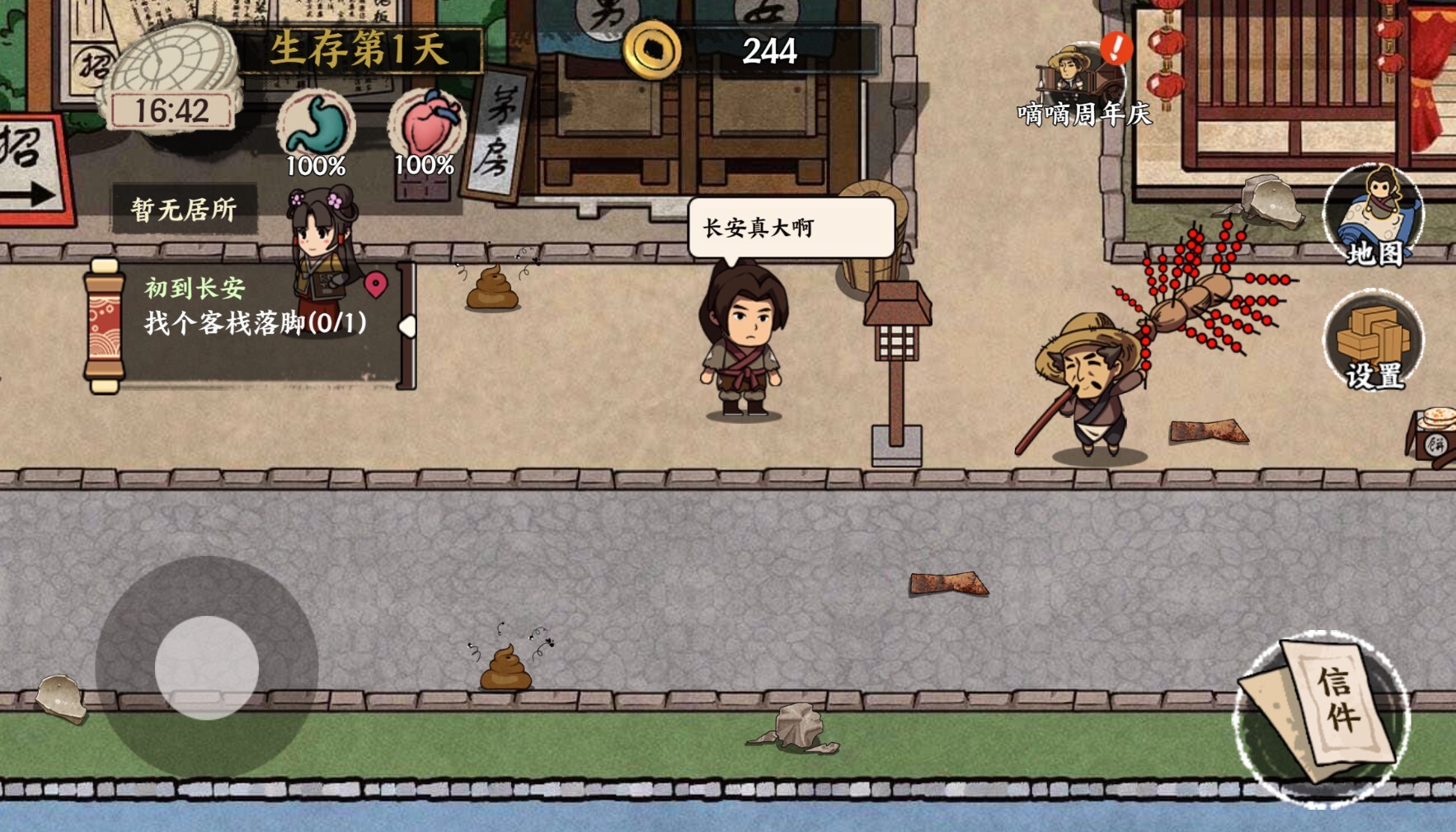Select the 生存第1天 day banner
1456x832 pixels.
[356, 49]
